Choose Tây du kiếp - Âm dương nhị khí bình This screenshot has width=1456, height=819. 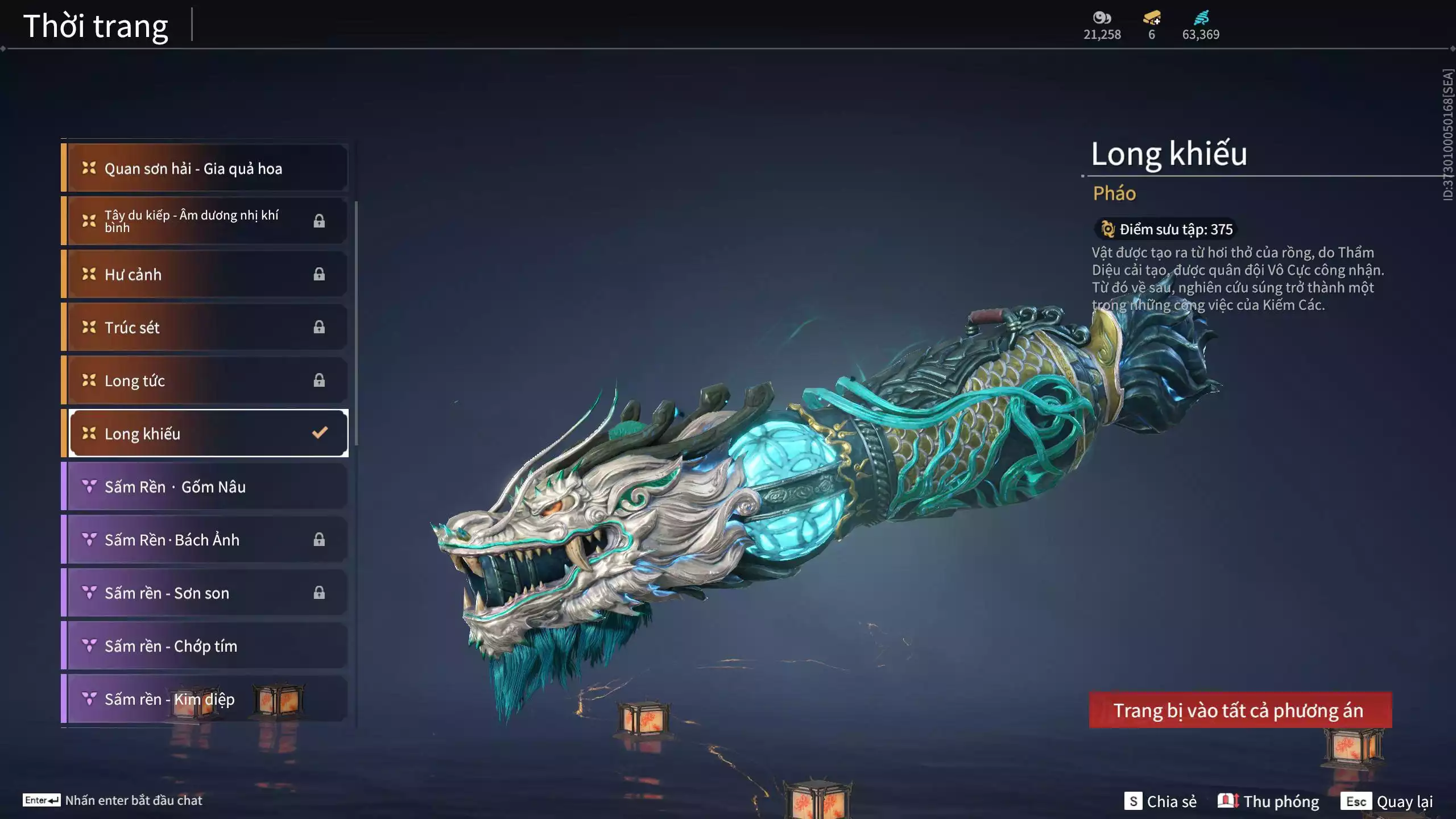tap(205, 221)
